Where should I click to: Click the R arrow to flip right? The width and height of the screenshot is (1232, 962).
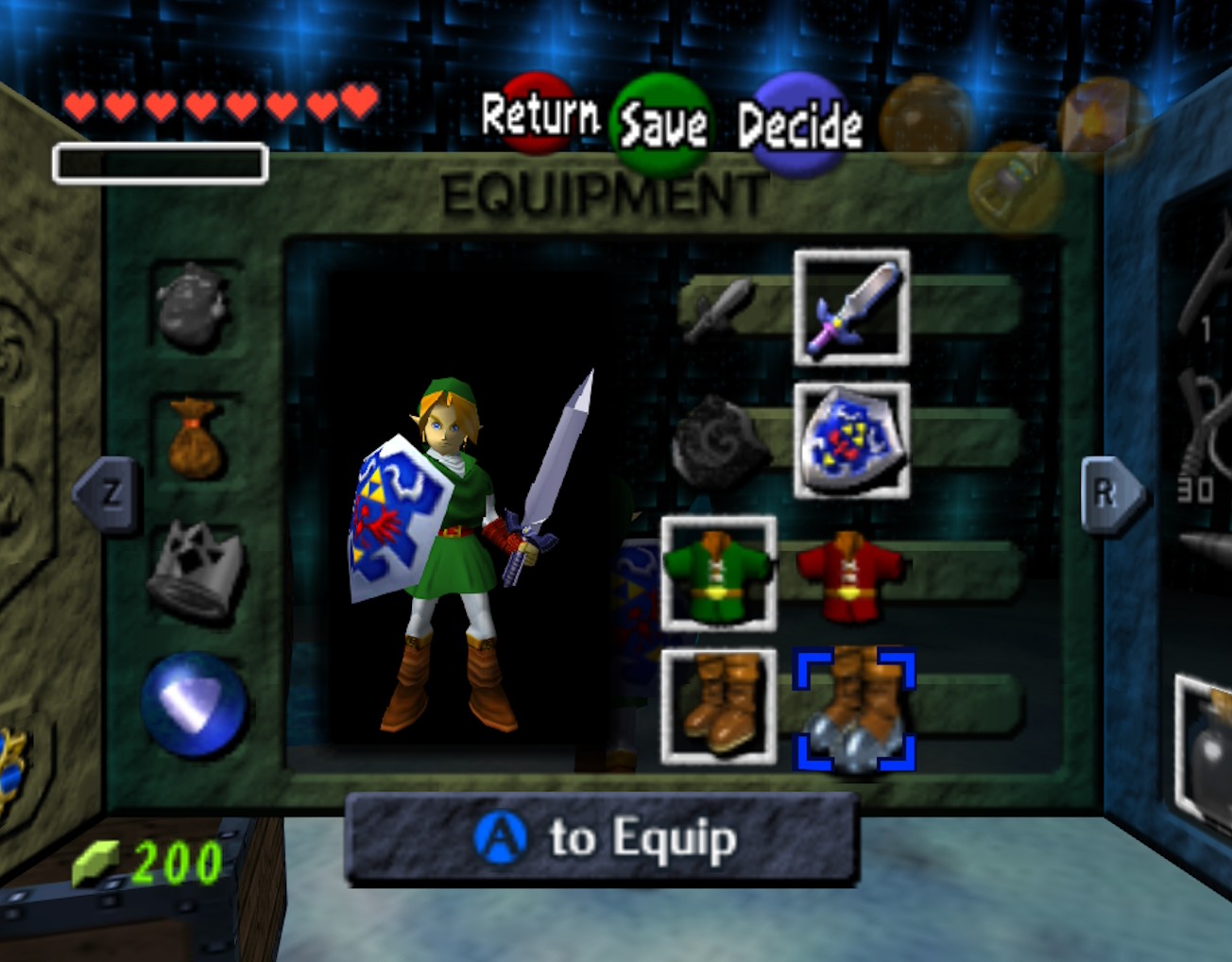click(1108, 493)
